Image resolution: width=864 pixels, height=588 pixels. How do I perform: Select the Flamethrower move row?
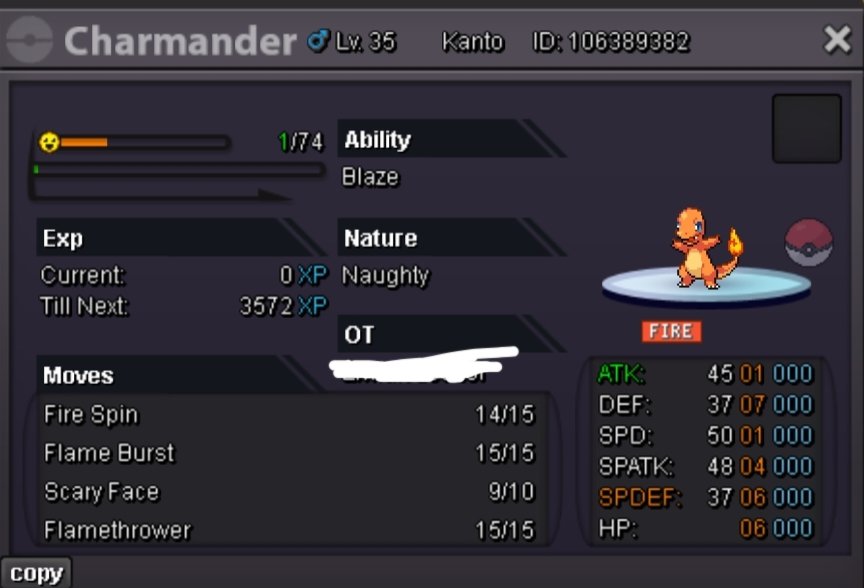pyautogui.click(x=288, y=530)
